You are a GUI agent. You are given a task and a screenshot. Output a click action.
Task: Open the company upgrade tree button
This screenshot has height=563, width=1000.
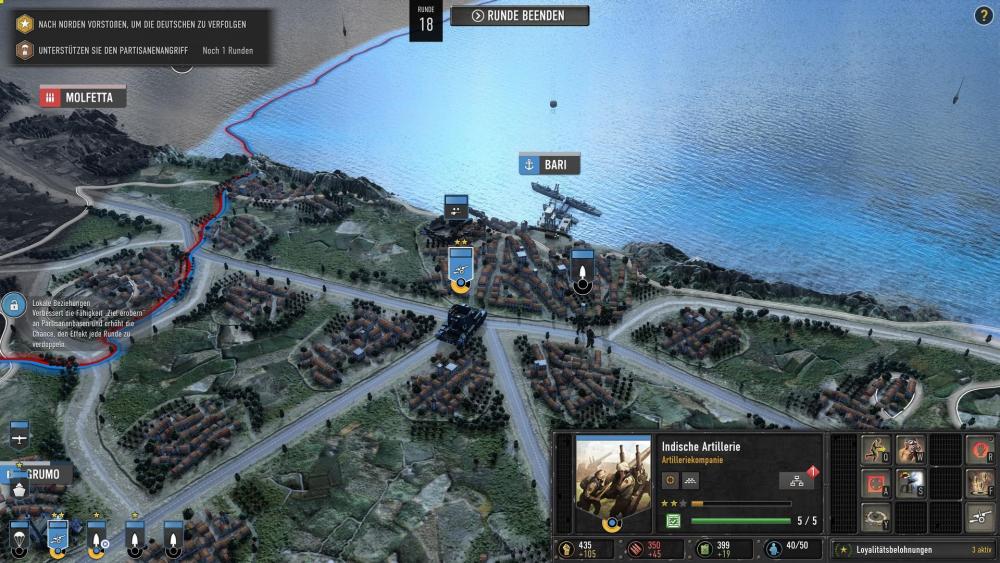(796, 481)
